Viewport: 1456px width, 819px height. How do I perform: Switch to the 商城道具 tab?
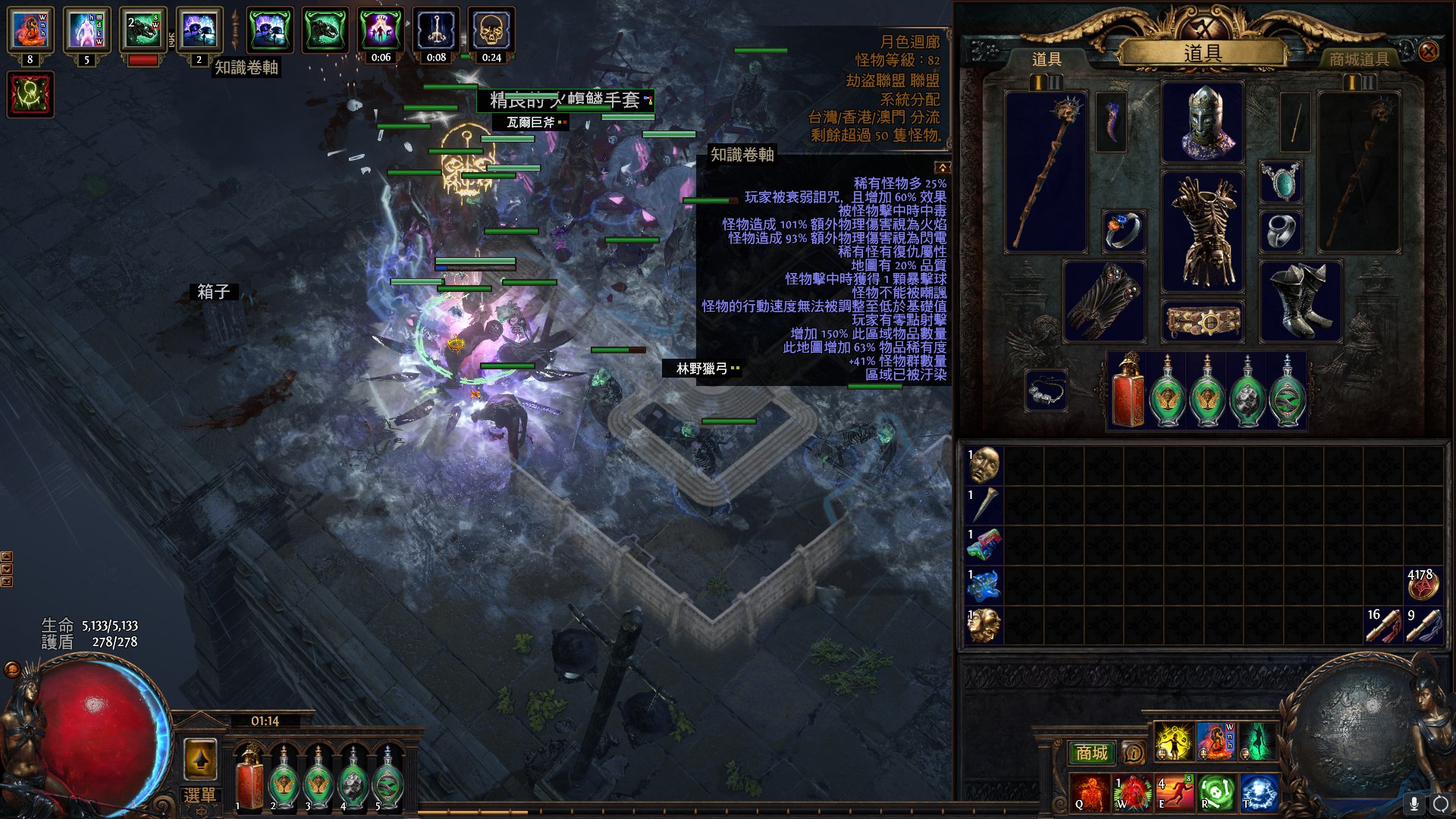[1359, 59]
